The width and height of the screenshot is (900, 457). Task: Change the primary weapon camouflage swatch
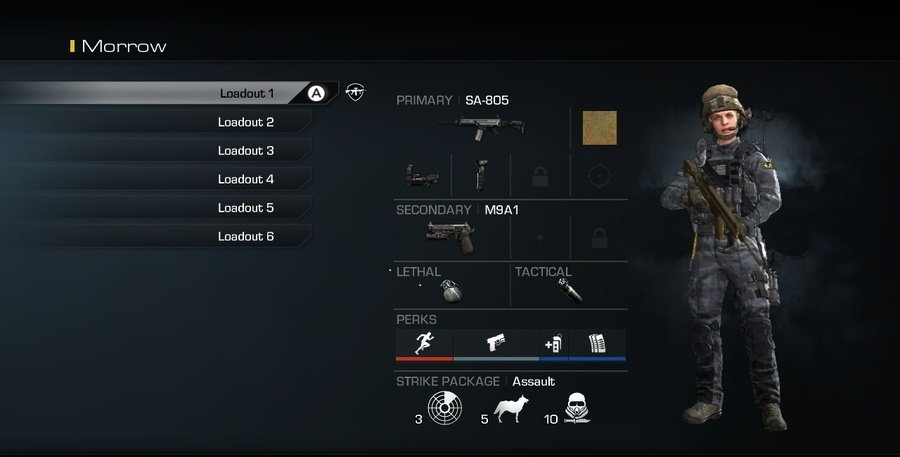point(599,128)
